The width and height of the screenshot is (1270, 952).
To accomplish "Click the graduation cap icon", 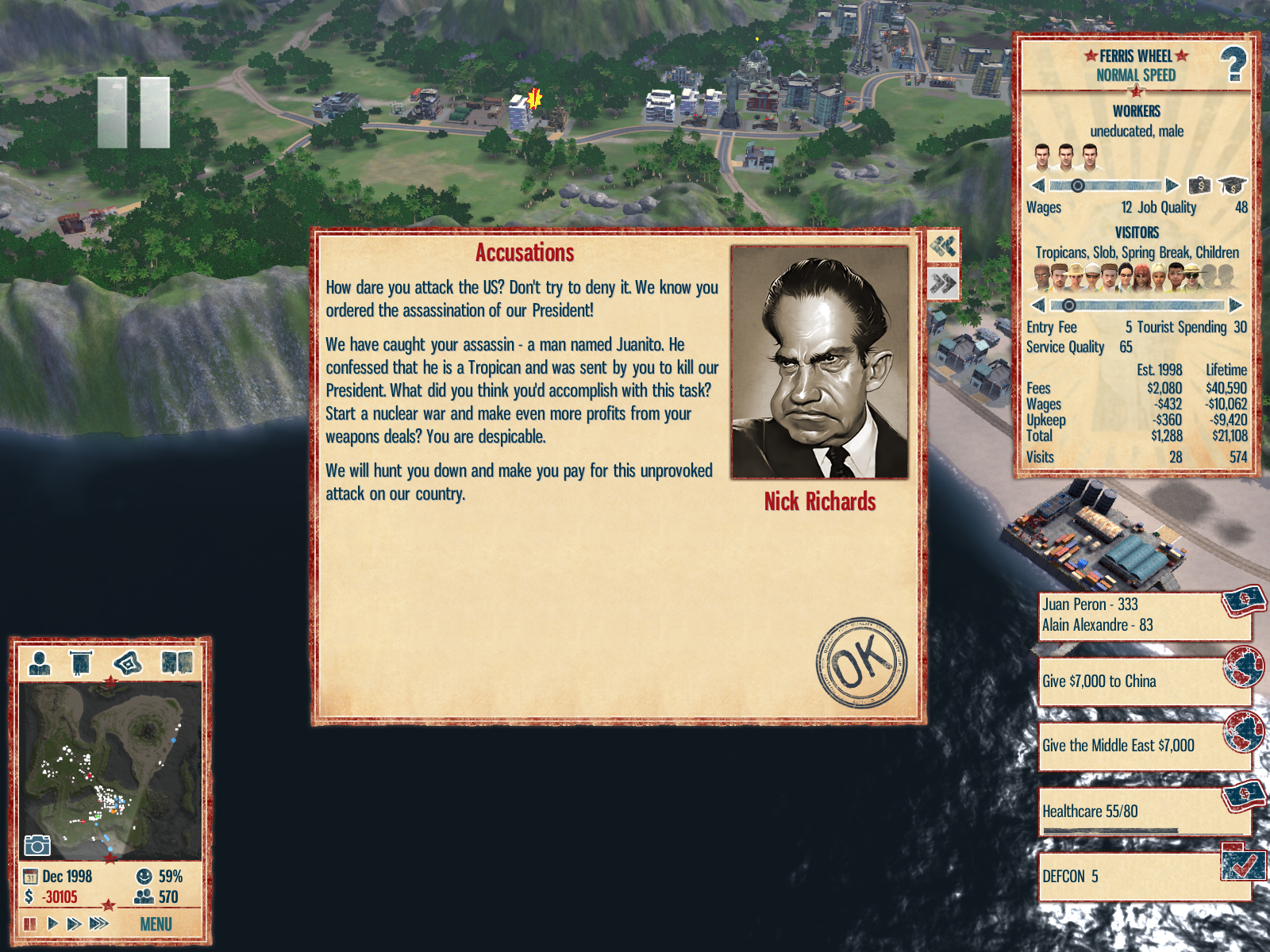I will (x=1232, y=186).
